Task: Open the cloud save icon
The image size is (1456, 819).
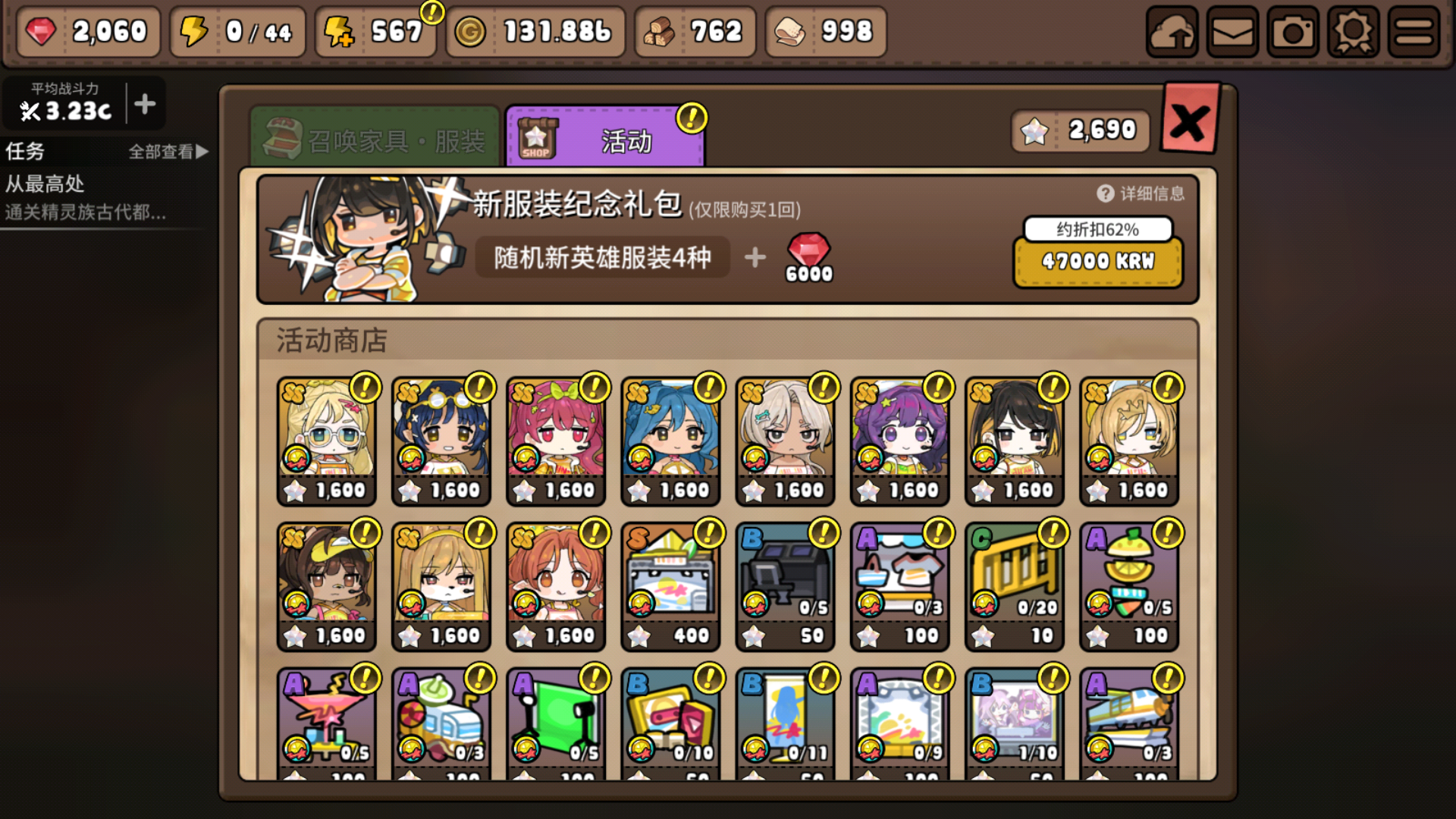Action: click(1172, 33)
